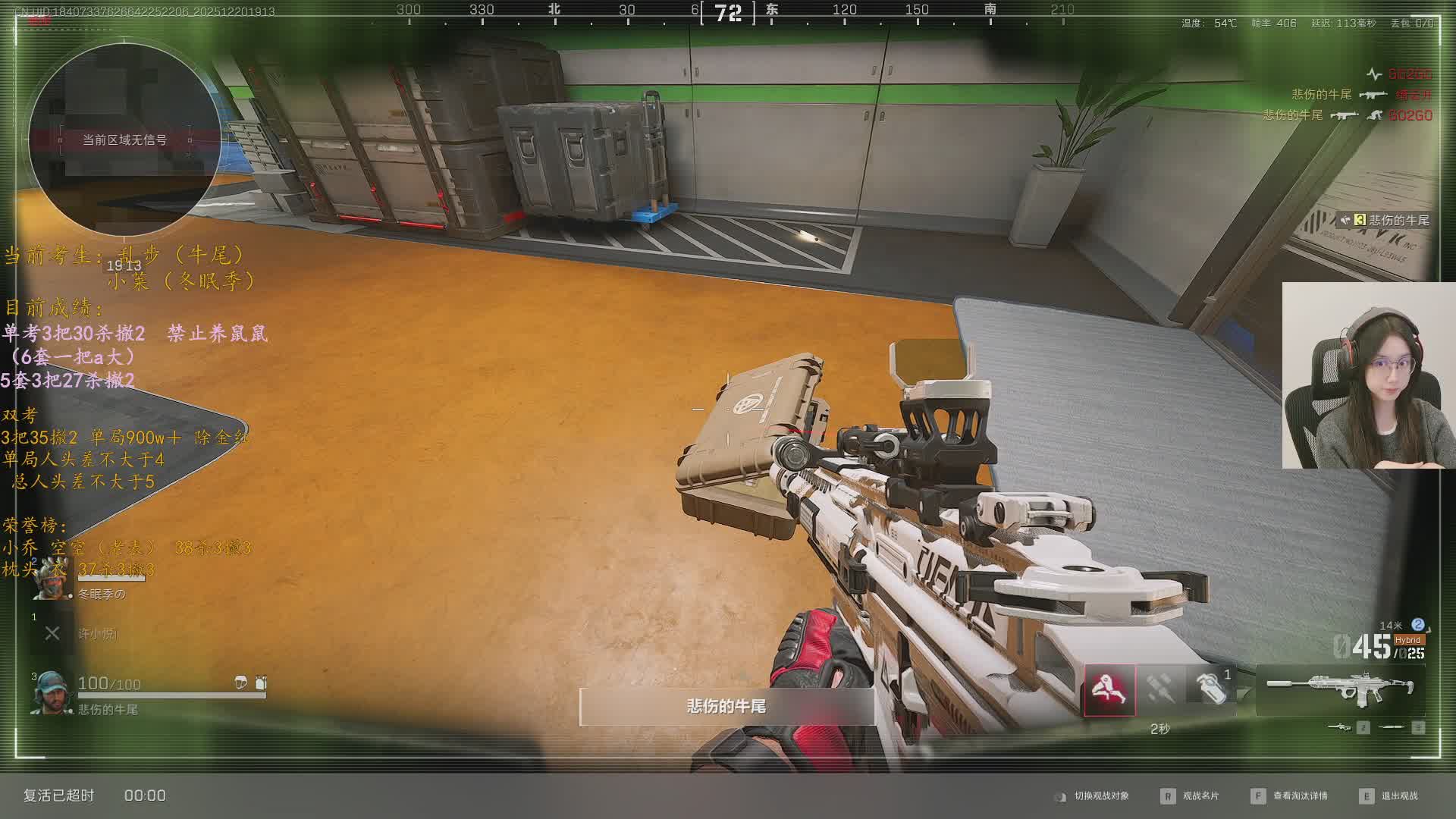Image resolution: width=1456 pixels, height=819 pixels.
Task: Click the 悲伤的牛尾 spectated-player name banner
Action: 726,707
